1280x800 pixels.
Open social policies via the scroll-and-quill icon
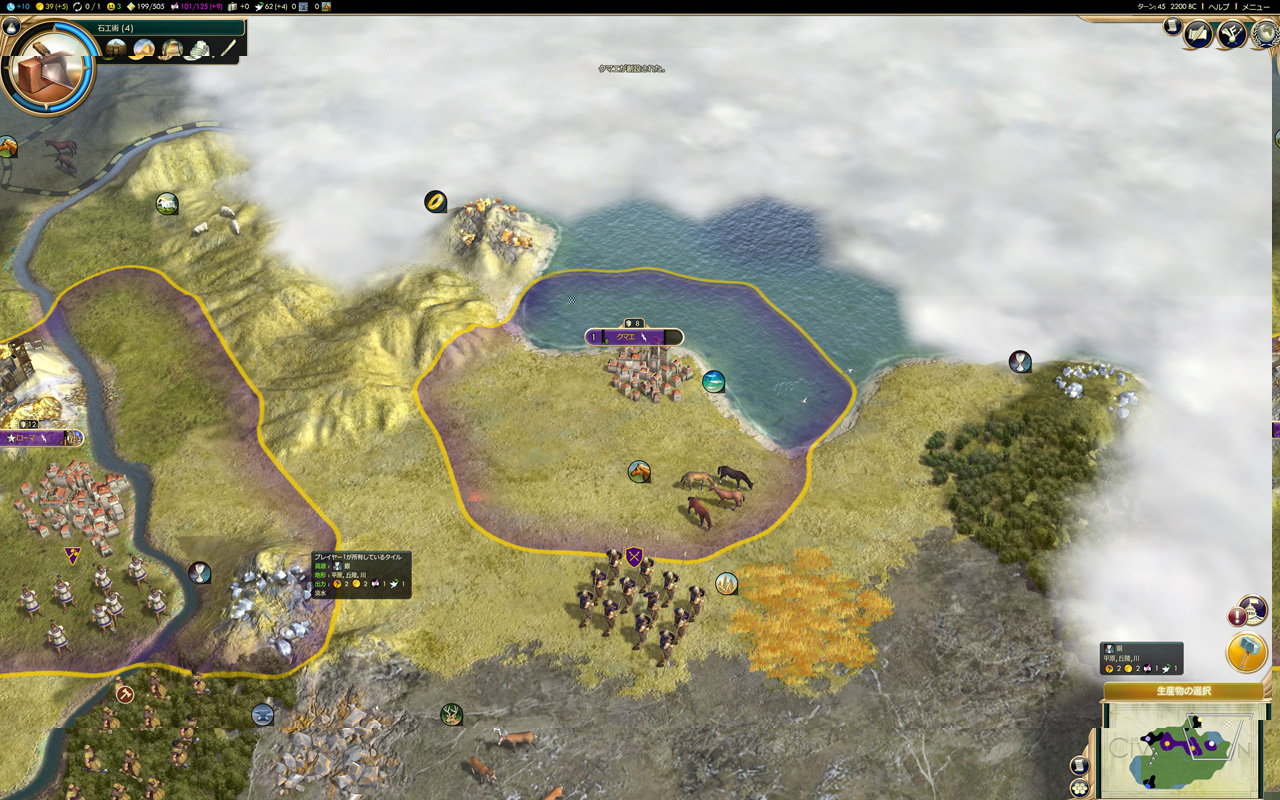click(x=1197, y=35)
